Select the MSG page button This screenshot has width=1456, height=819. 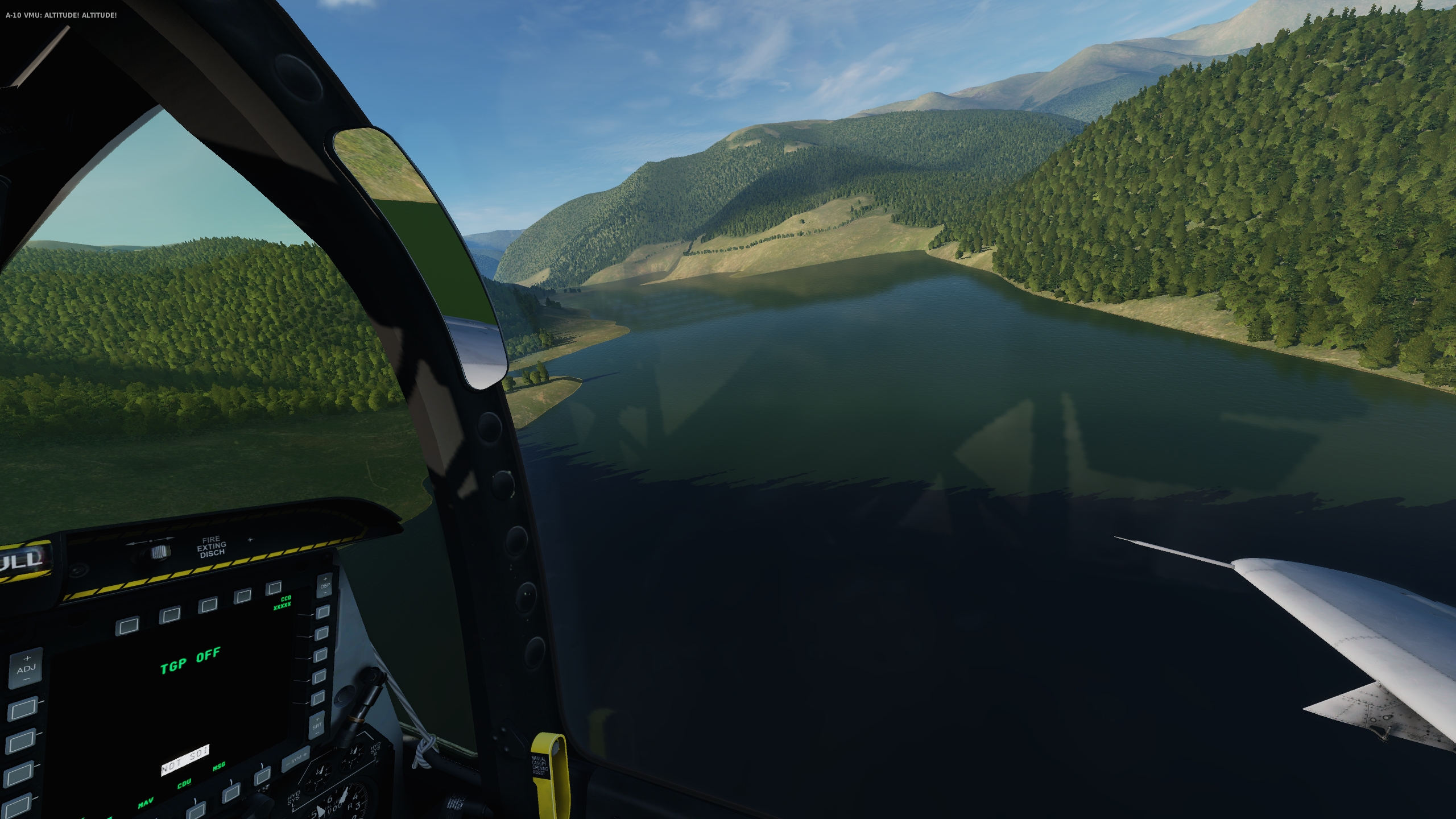tap(262, 776)
